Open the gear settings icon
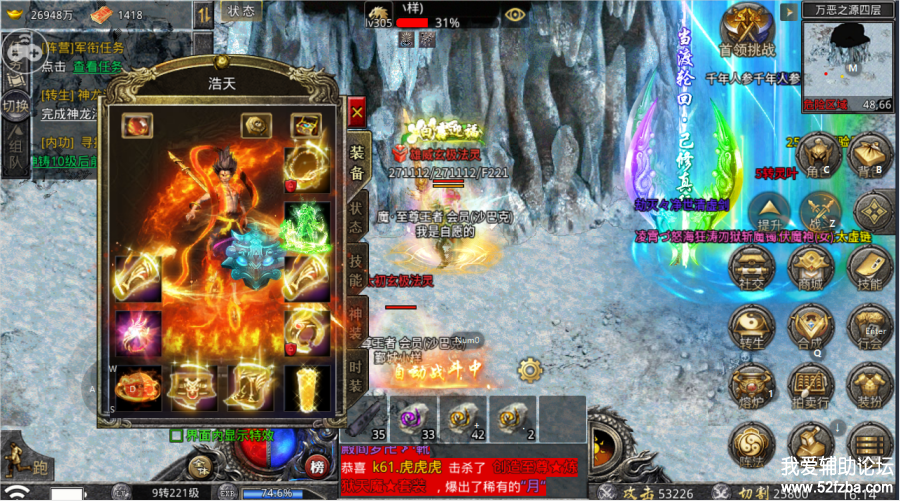 [x=530, y=365]
